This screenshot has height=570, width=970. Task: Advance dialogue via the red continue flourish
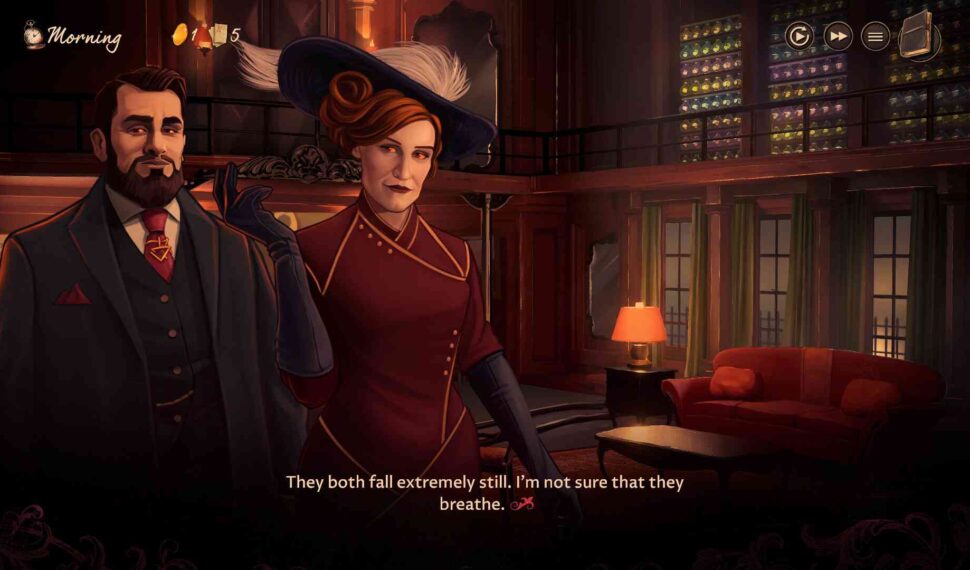[522, 505]
